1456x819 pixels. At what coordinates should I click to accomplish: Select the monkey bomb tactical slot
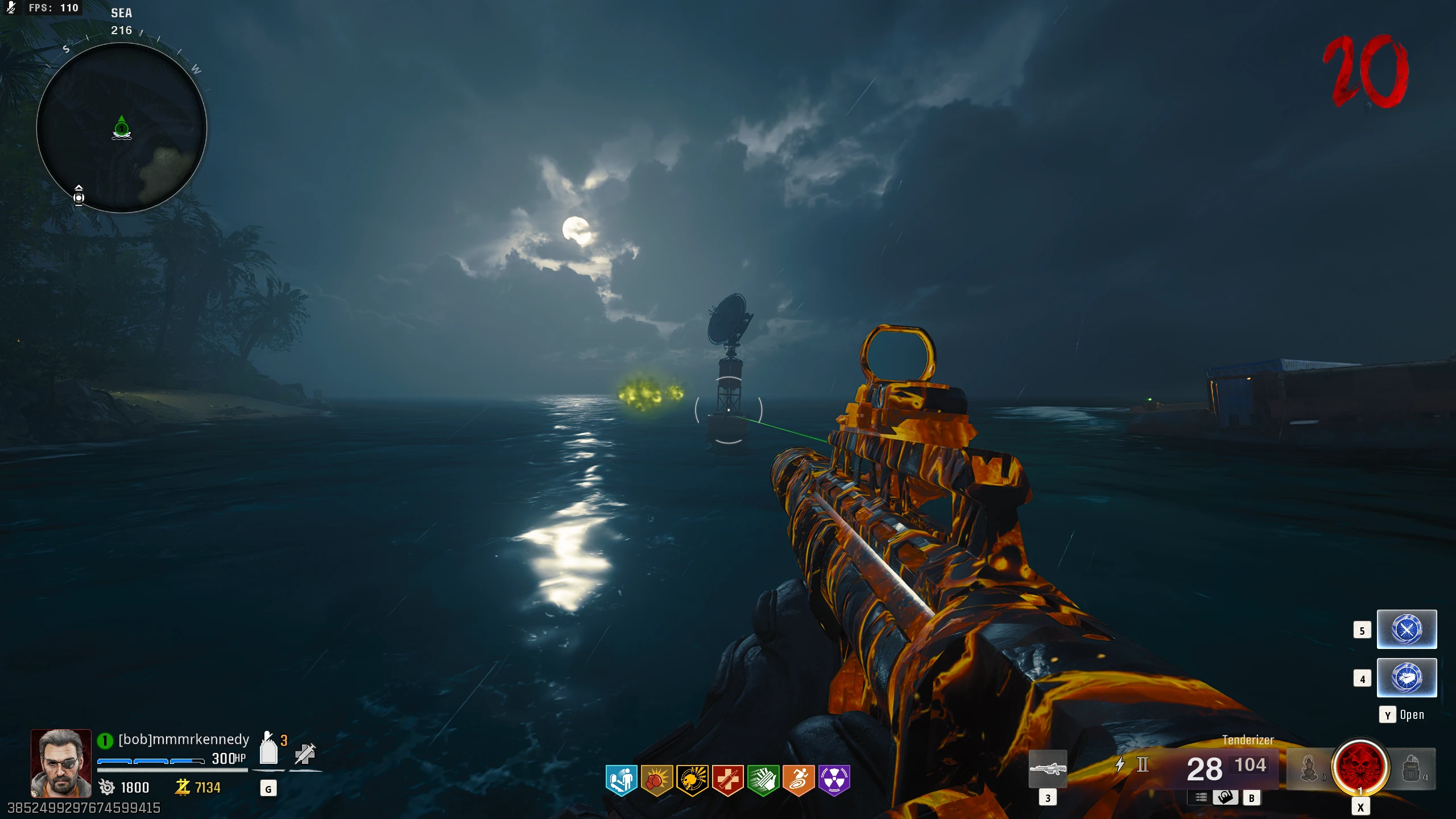coord(1309,768)
